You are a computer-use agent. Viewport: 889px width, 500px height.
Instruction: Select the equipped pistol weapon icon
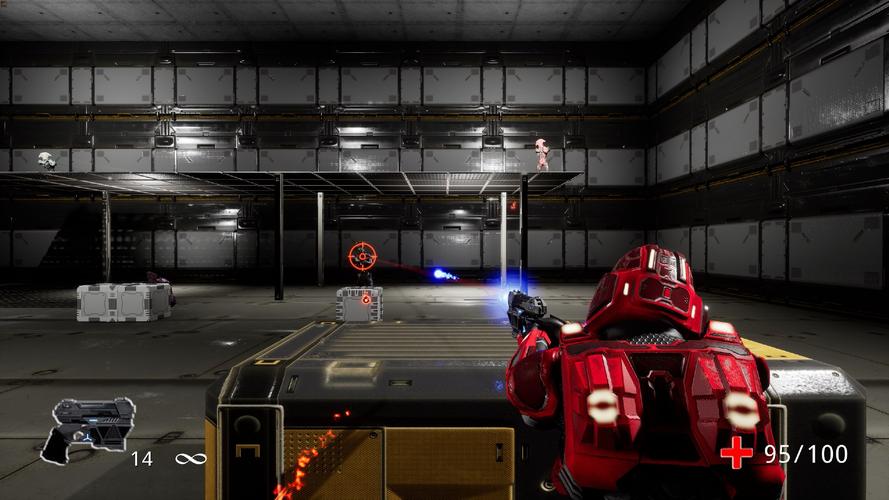[x=86, y=428]
